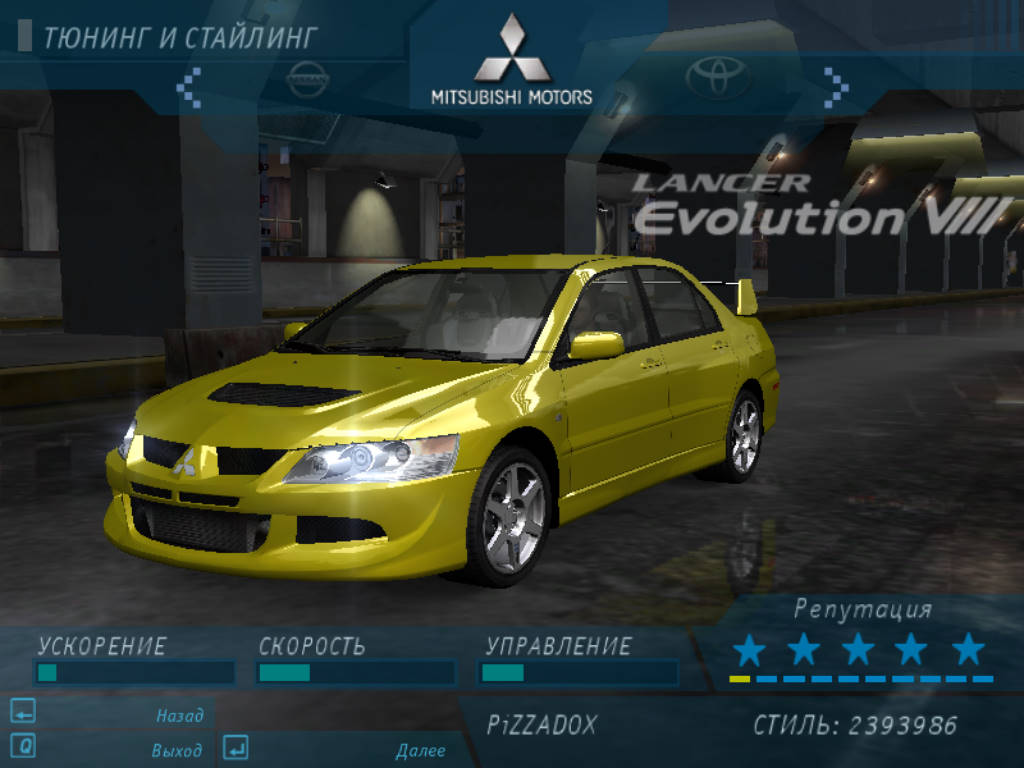Show the previous car brand with left arrow
1024x768 pixels.
[x=189, y=87]
